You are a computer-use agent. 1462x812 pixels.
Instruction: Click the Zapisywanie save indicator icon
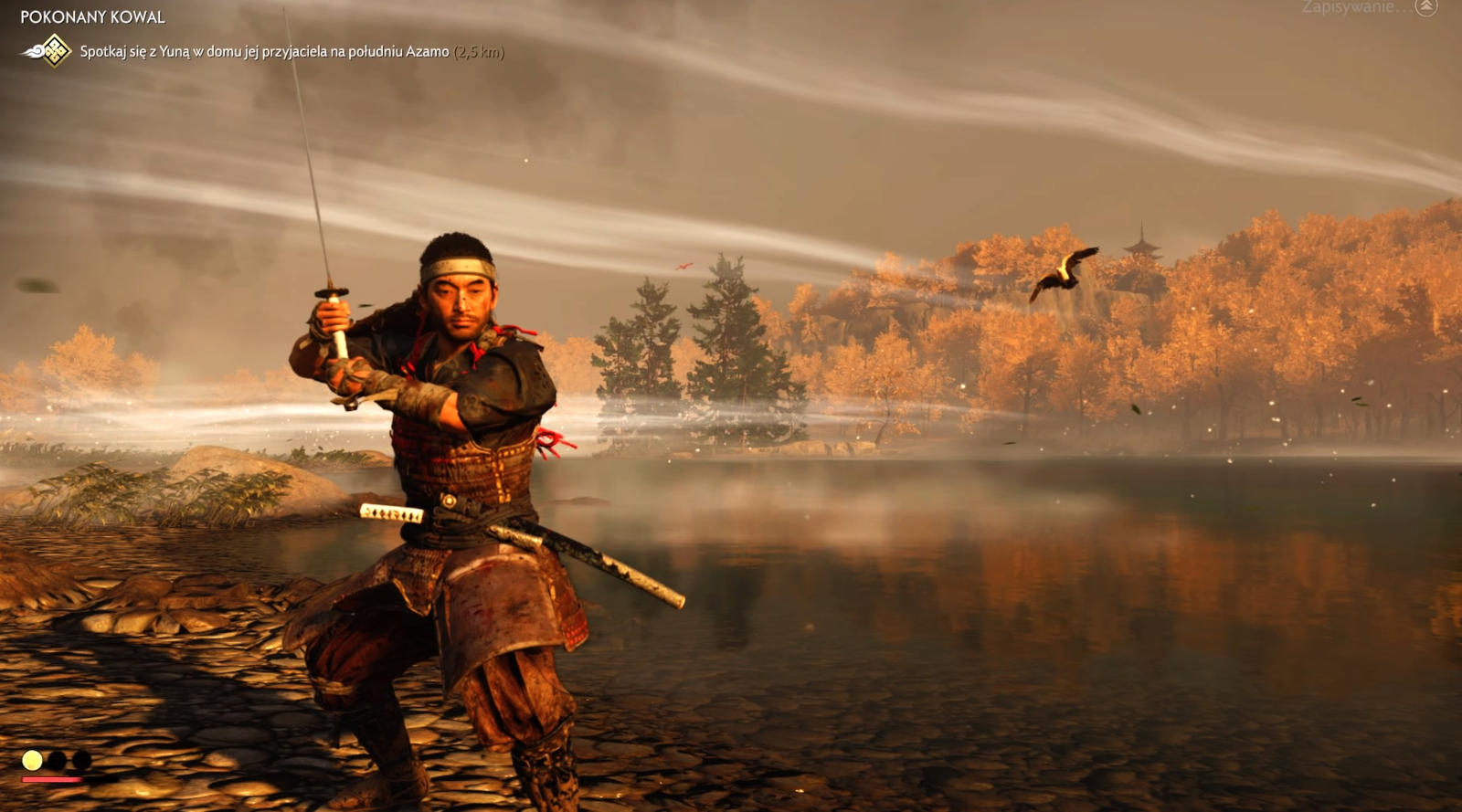1425,7
